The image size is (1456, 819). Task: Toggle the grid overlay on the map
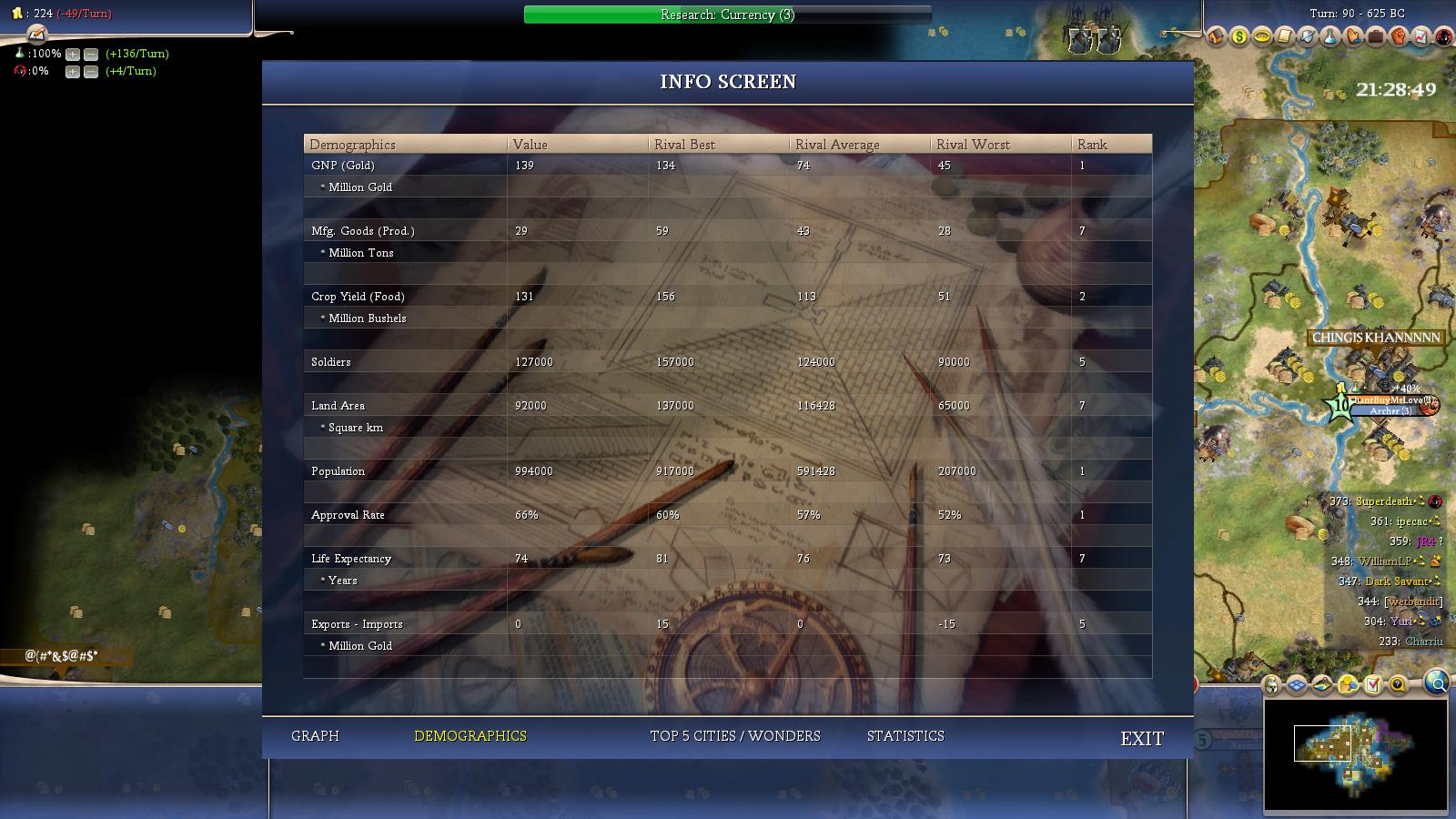(1297, 684)
